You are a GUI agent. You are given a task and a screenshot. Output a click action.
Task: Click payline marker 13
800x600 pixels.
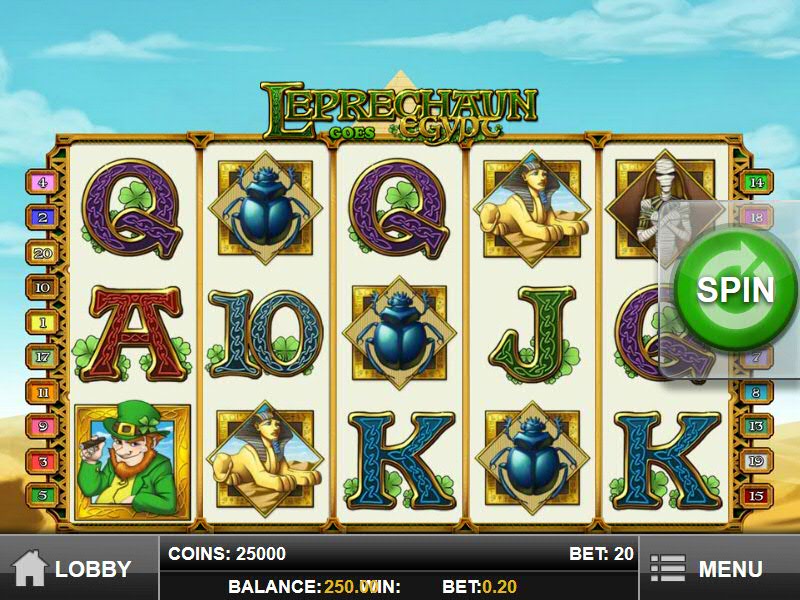tap(756, 427)
